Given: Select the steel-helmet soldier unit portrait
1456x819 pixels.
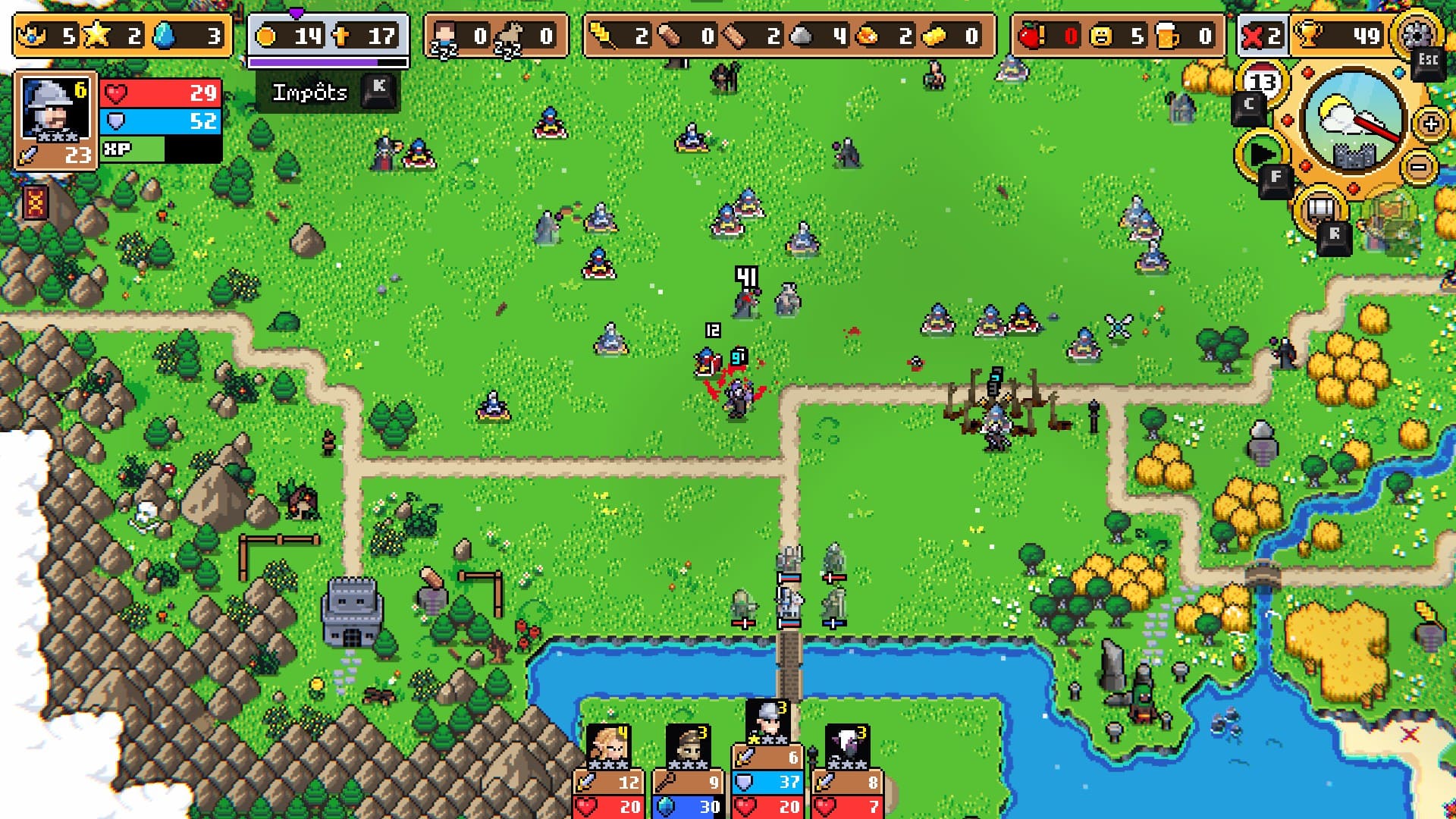Looking at the screenshot, I should tap(767, 722).
